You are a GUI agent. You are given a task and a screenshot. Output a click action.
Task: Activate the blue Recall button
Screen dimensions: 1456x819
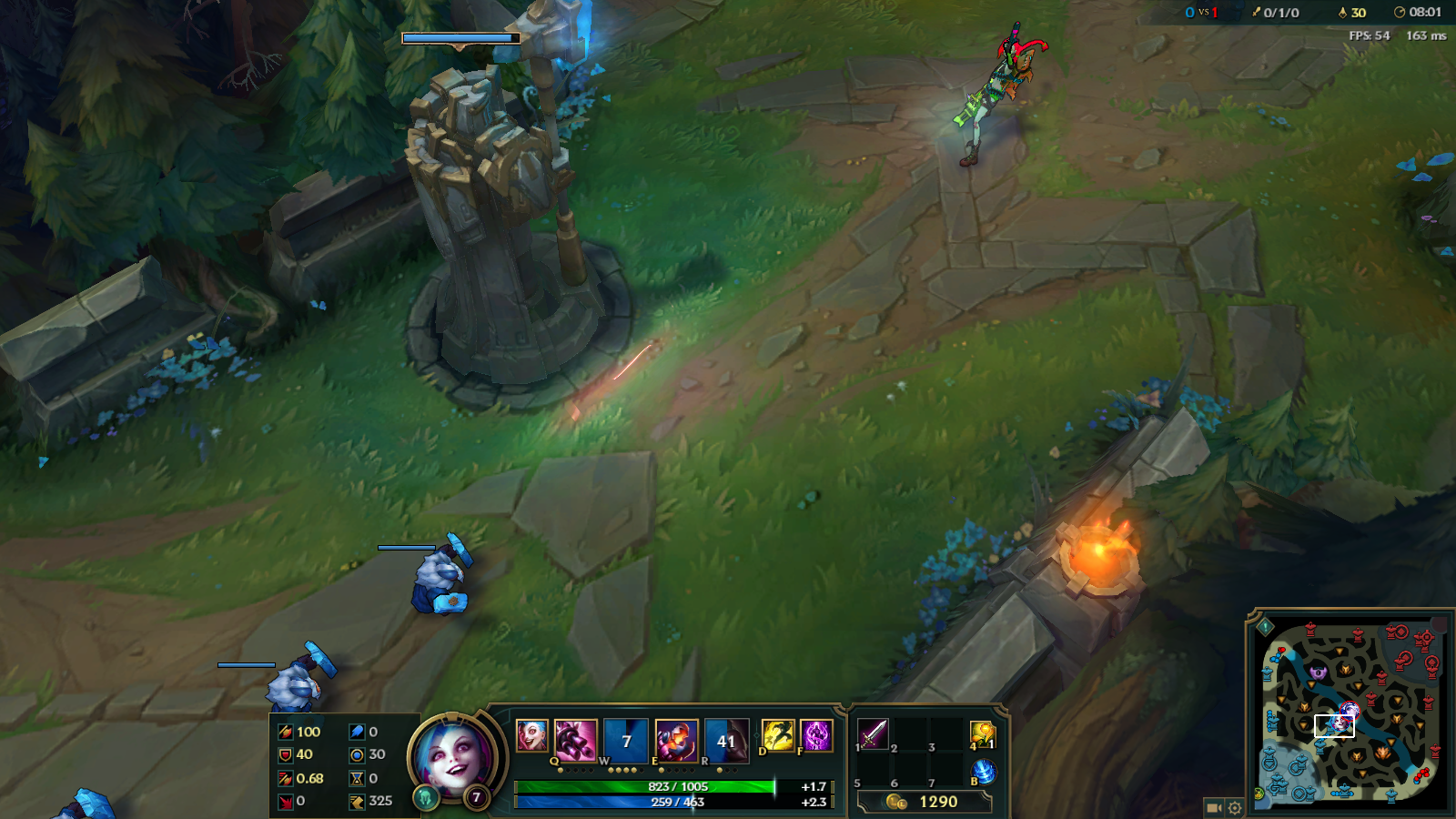coord(983,772)
